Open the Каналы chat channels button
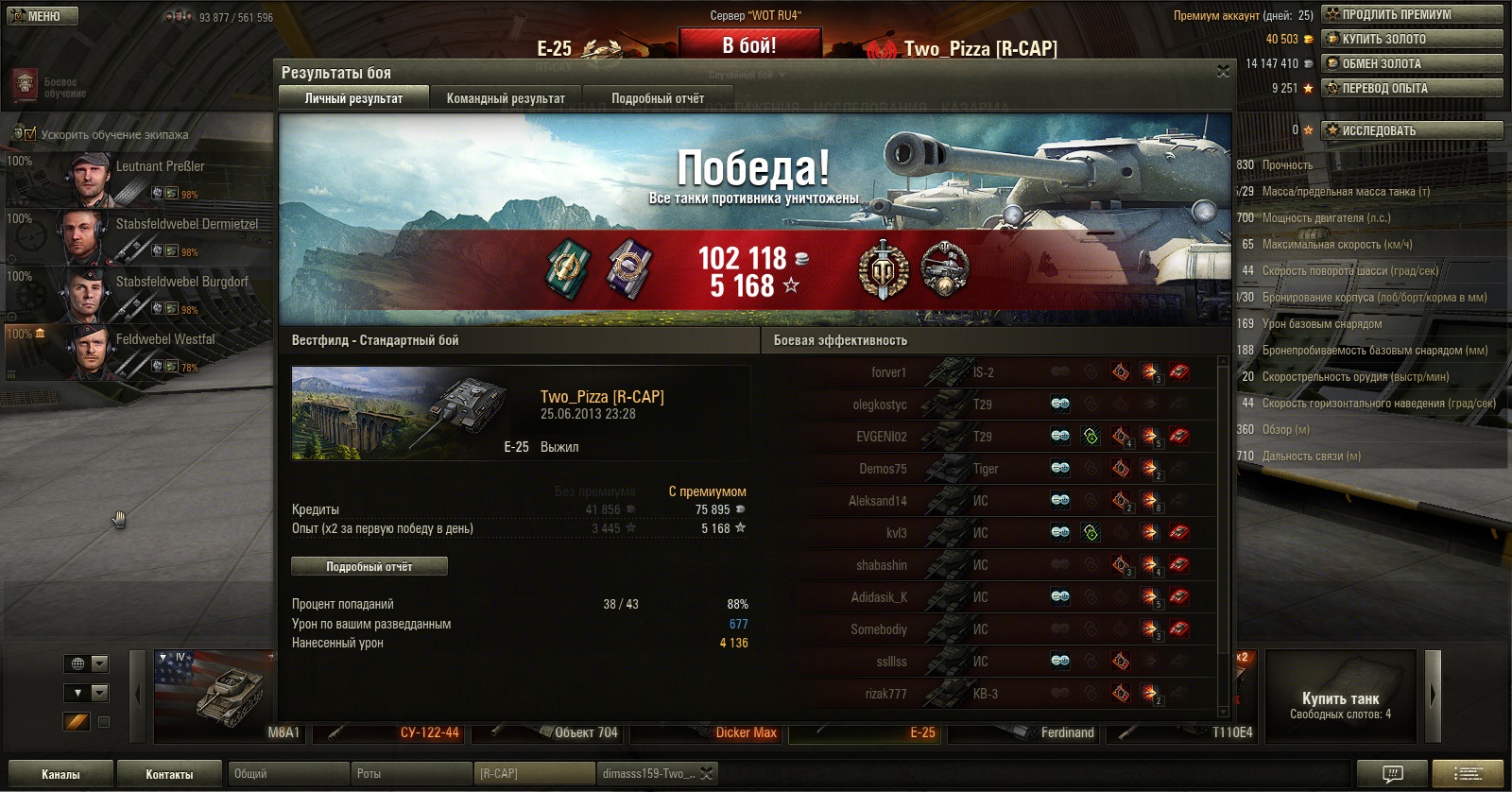Viewport: 1512px width, 792px height. pos(60,774)
